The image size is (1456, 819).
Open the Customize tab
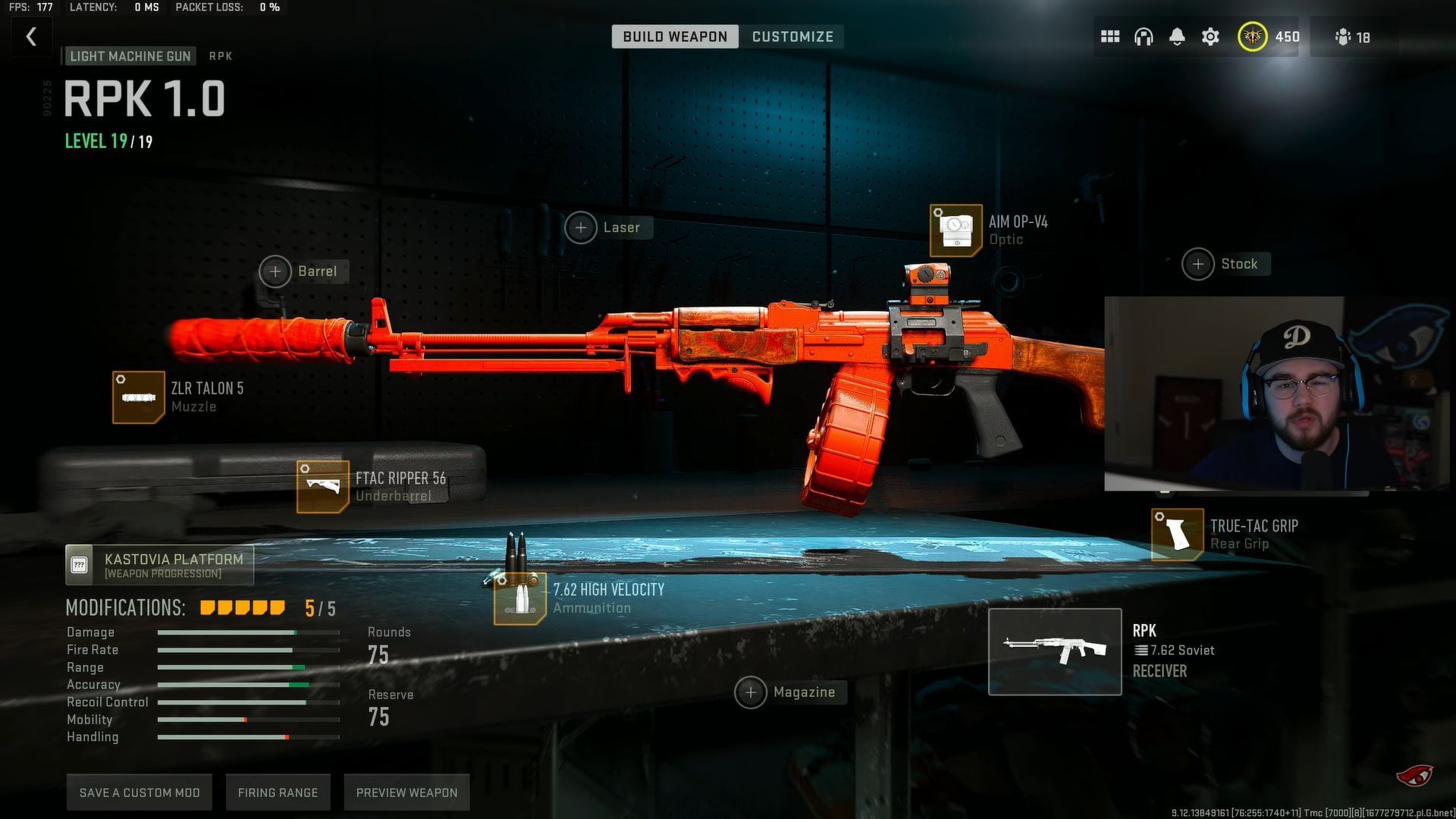point(792,36)
